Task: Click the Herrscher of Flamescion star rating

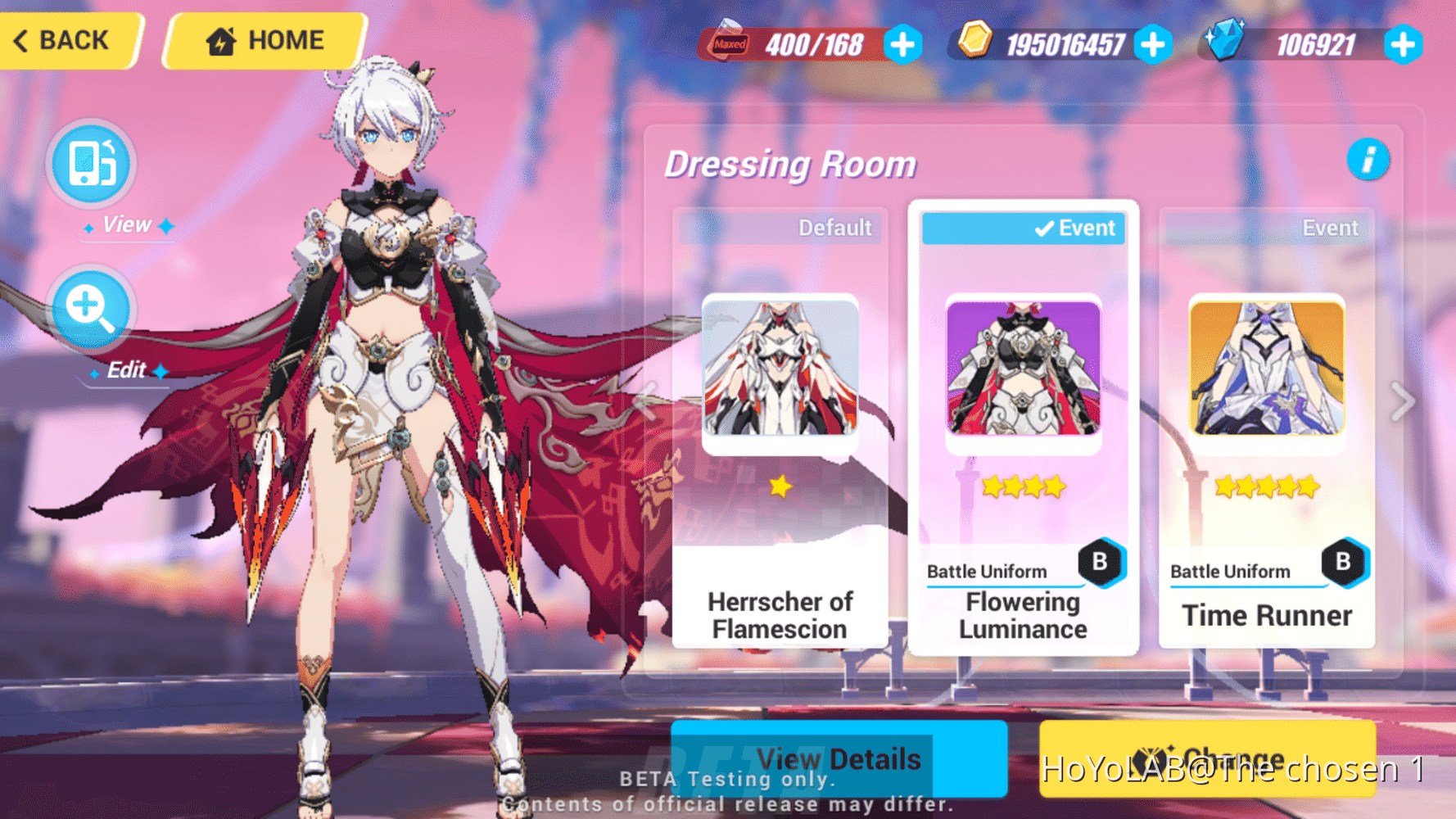Action: (780, 485)
